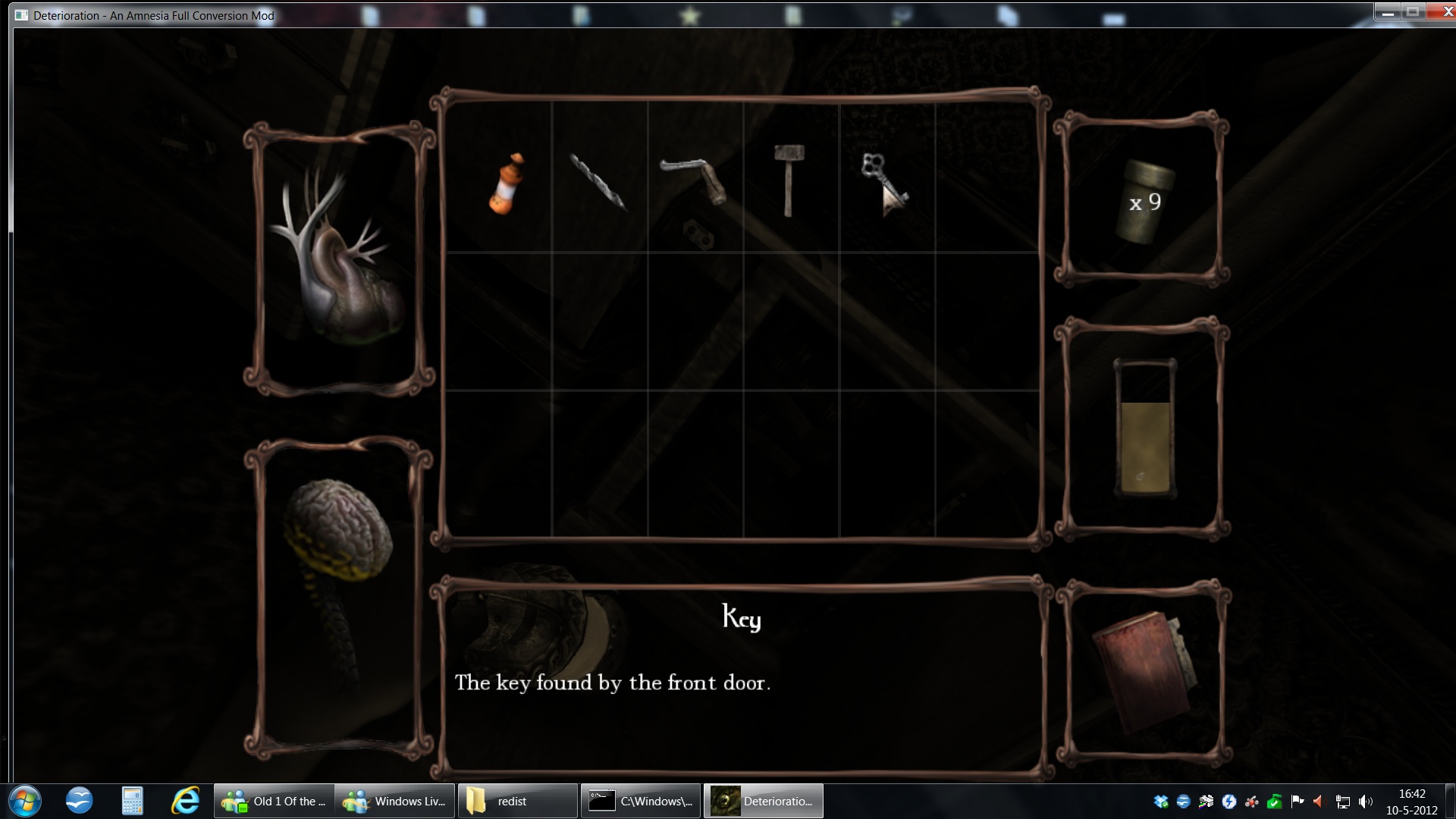Select the crowbar in the inventory
Screen dimensions: 1456x819
coord(695,180)
